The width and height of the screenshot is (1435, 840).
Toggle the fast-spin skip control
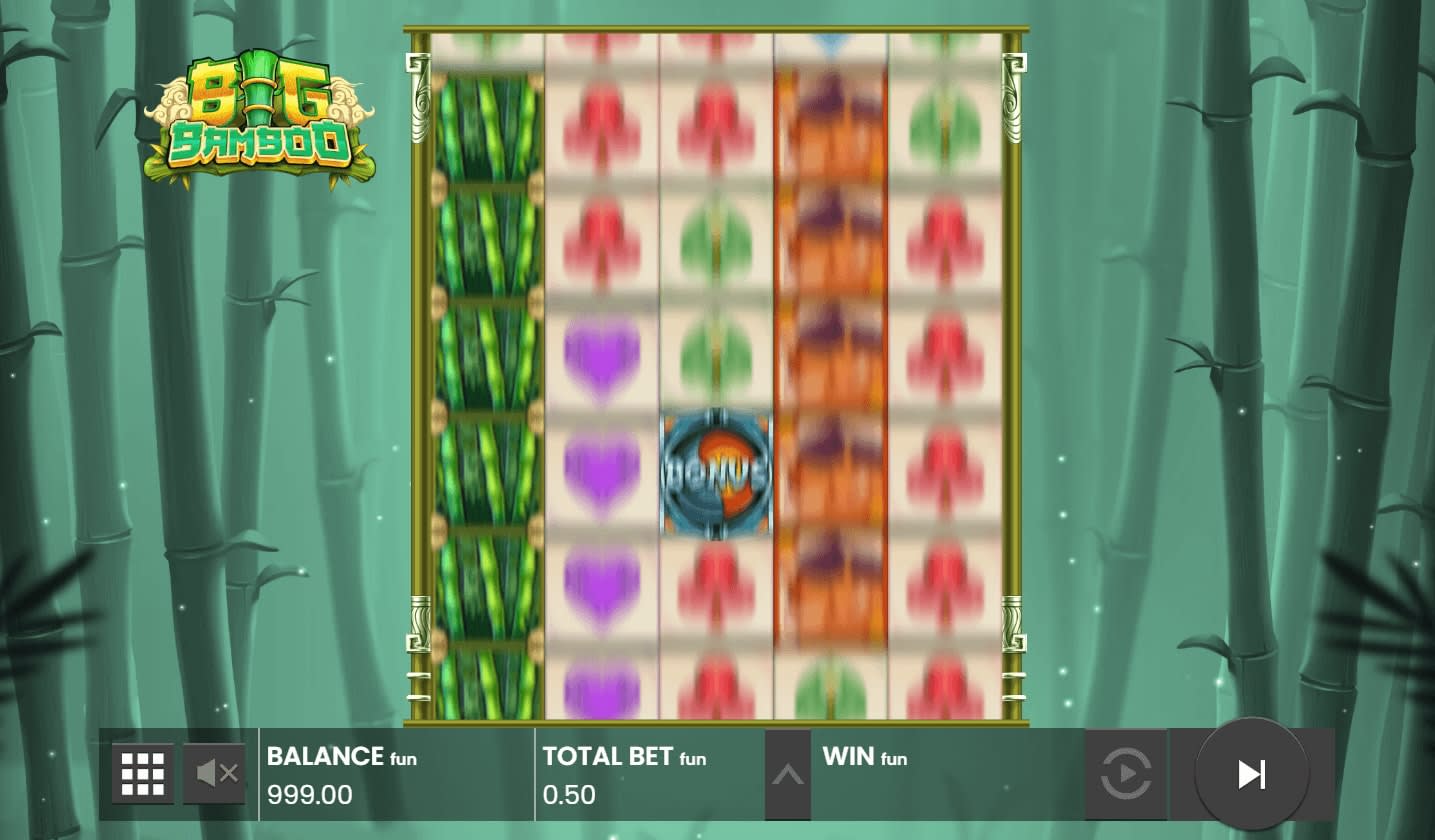pyautogui.click(x=1250, y=772)
